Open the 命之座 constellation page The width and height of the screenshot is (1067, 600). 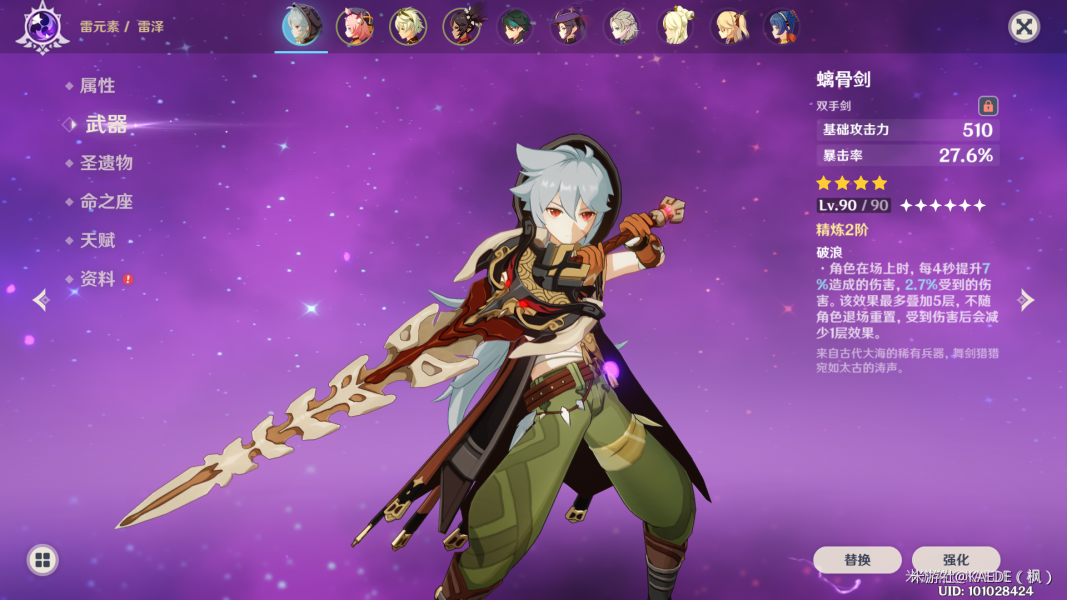pyautogui.click(x=106, y=202)
